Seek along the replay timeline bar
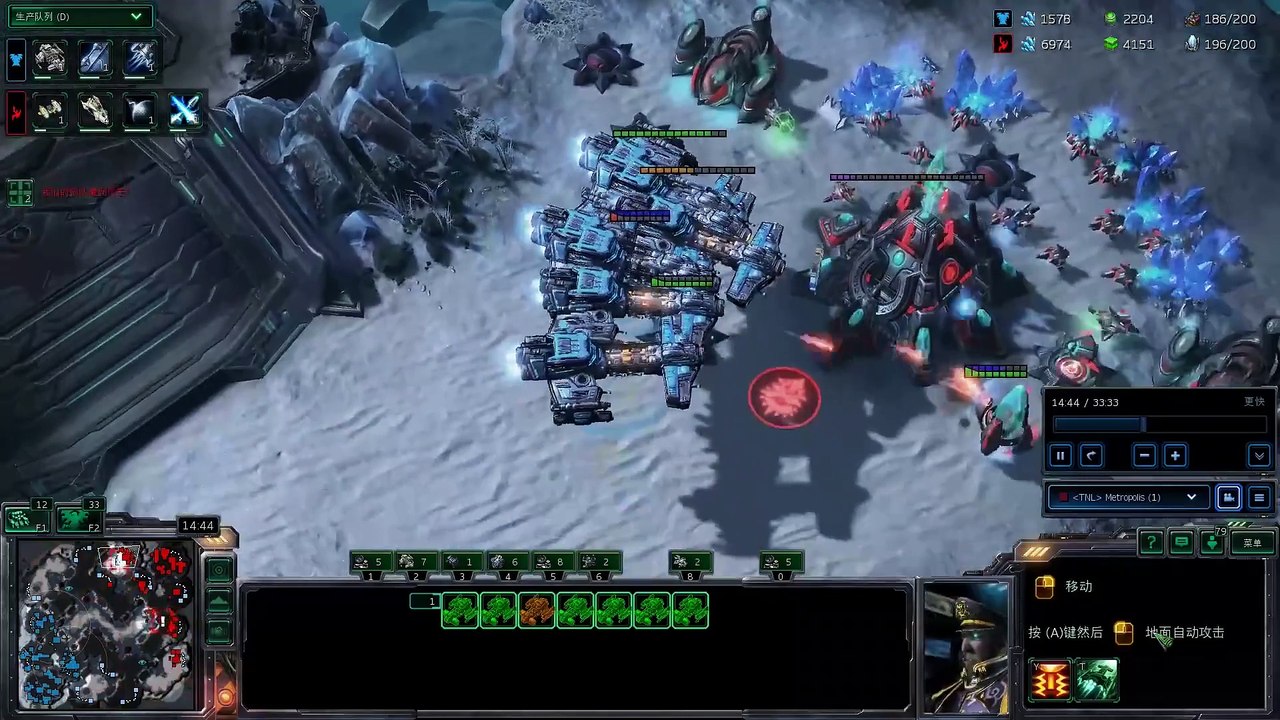 (x=1158, y=425)
